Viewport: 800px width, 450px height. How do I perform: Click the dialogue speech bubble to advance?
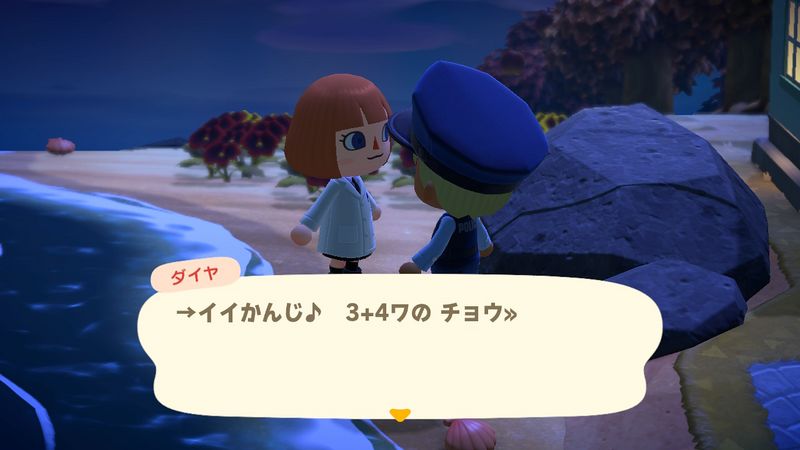tap(400, 345)
